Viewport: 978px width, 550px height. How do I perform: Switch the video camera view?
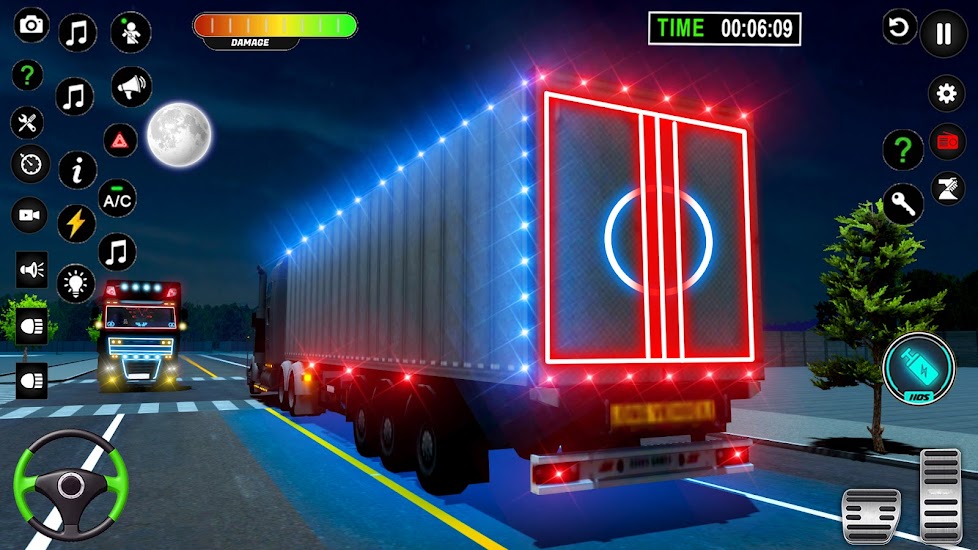[x=30, y=214]
